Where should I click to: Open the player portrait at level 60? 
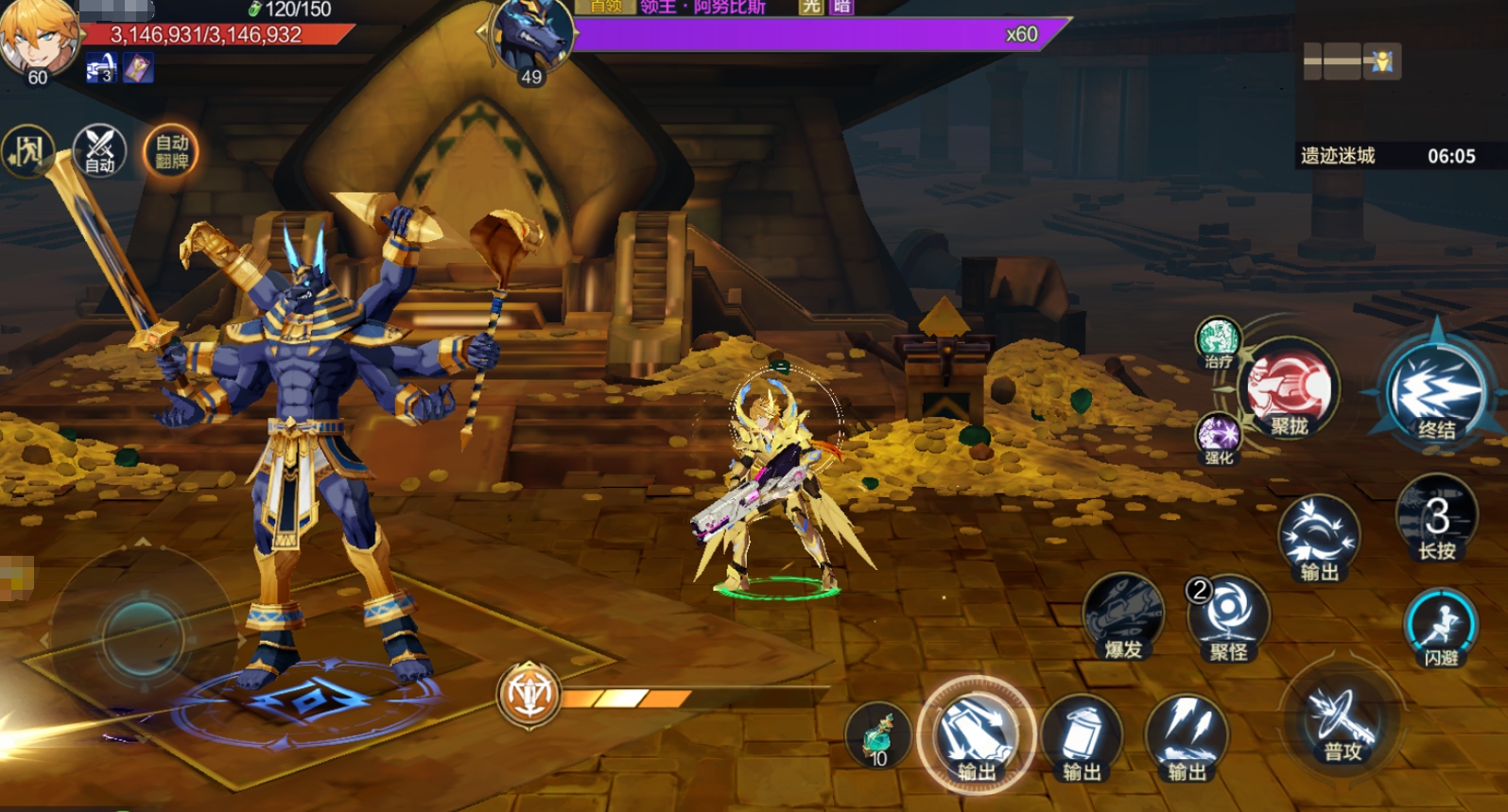click(38, 38)
